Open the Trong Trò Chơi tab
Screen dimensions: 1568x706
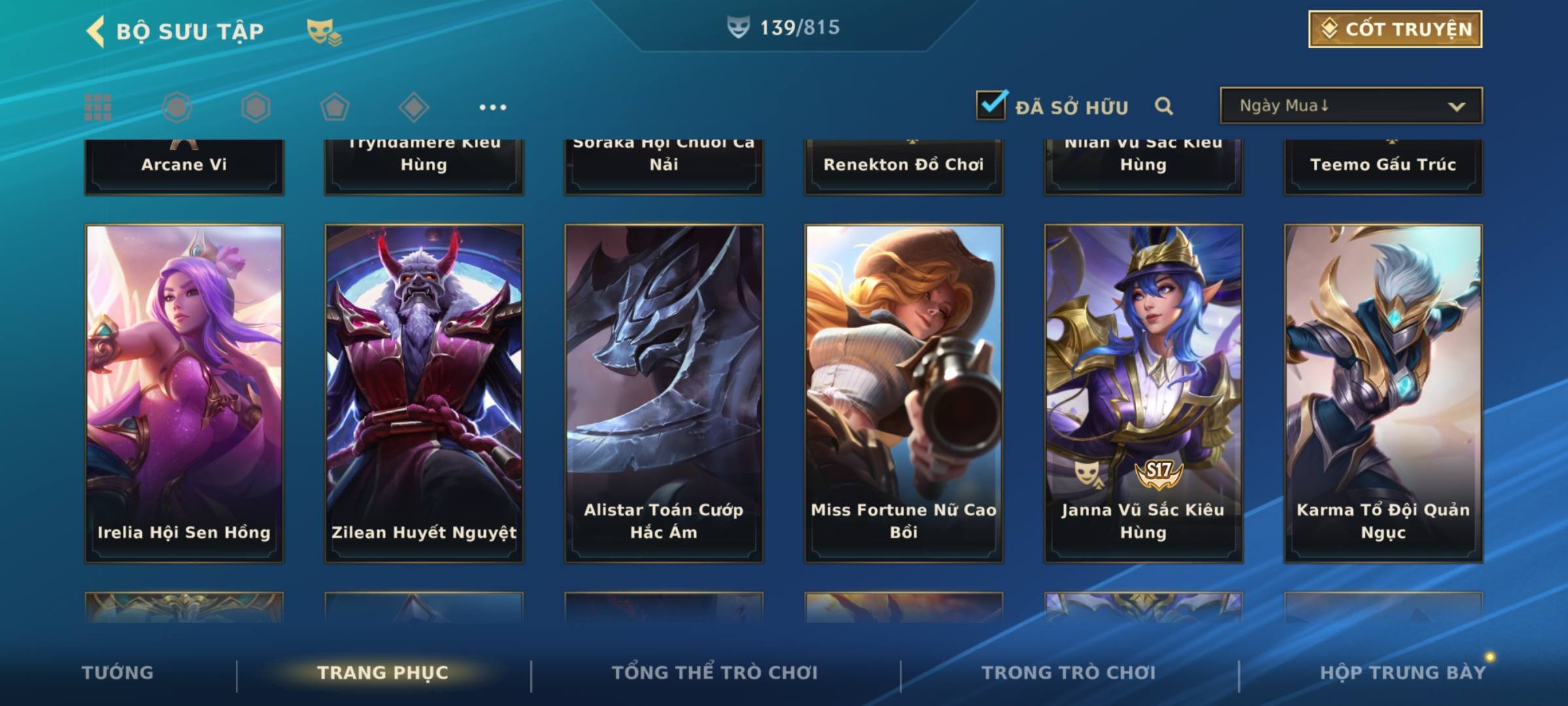[x=1069, y=673]
